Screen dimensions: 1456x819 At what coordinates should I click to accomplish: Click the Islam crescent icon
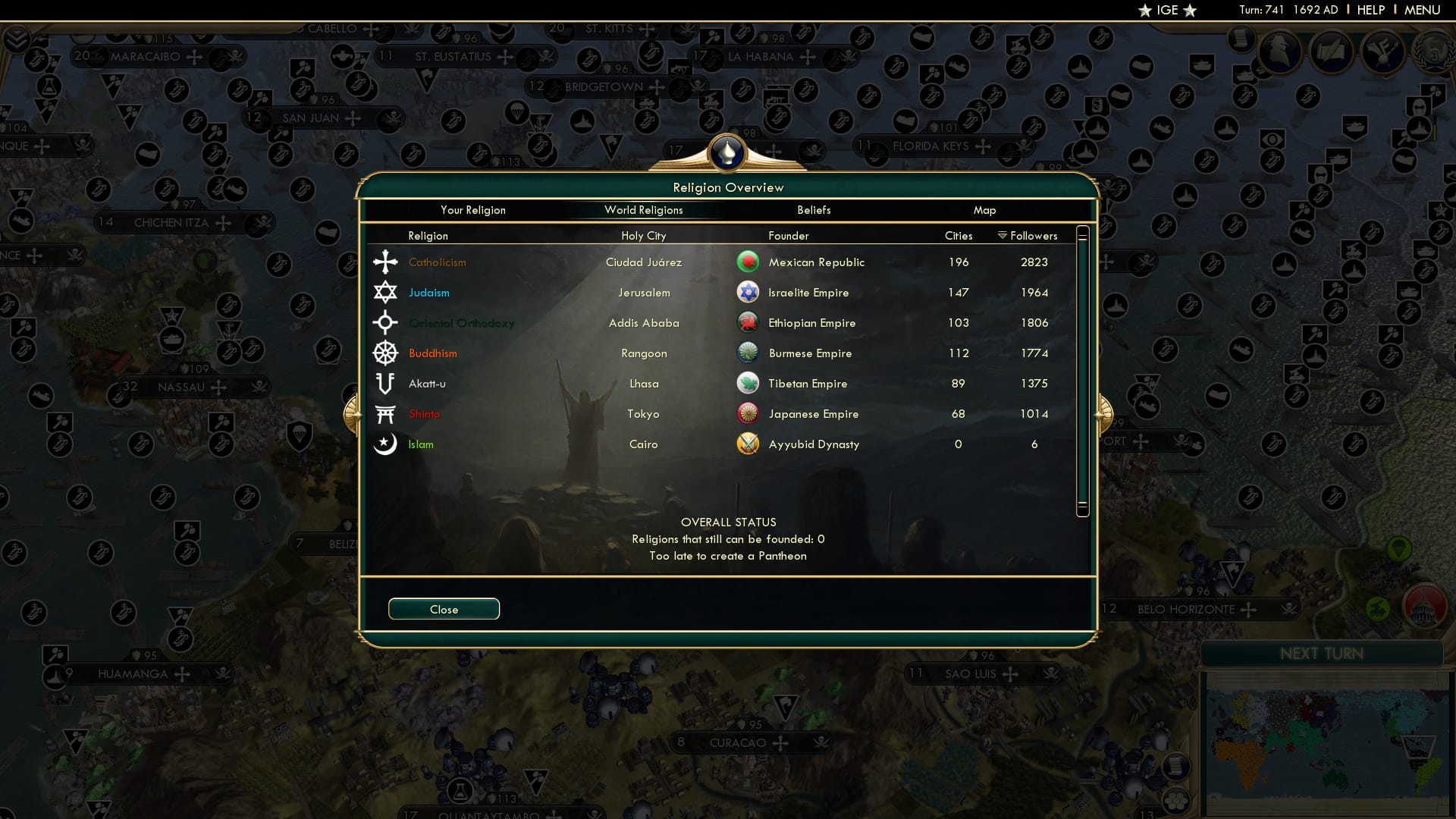(384, 444)
